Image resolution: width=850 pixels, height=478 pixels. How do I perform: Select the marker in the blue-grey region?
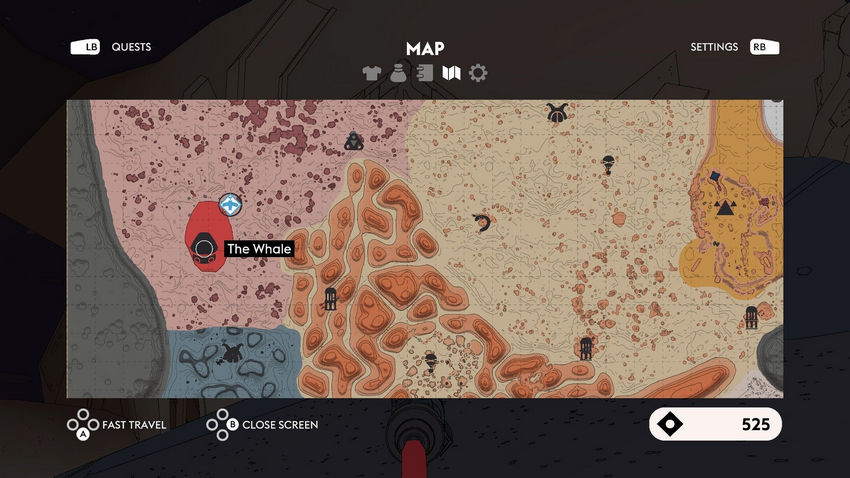coord(234,352)
